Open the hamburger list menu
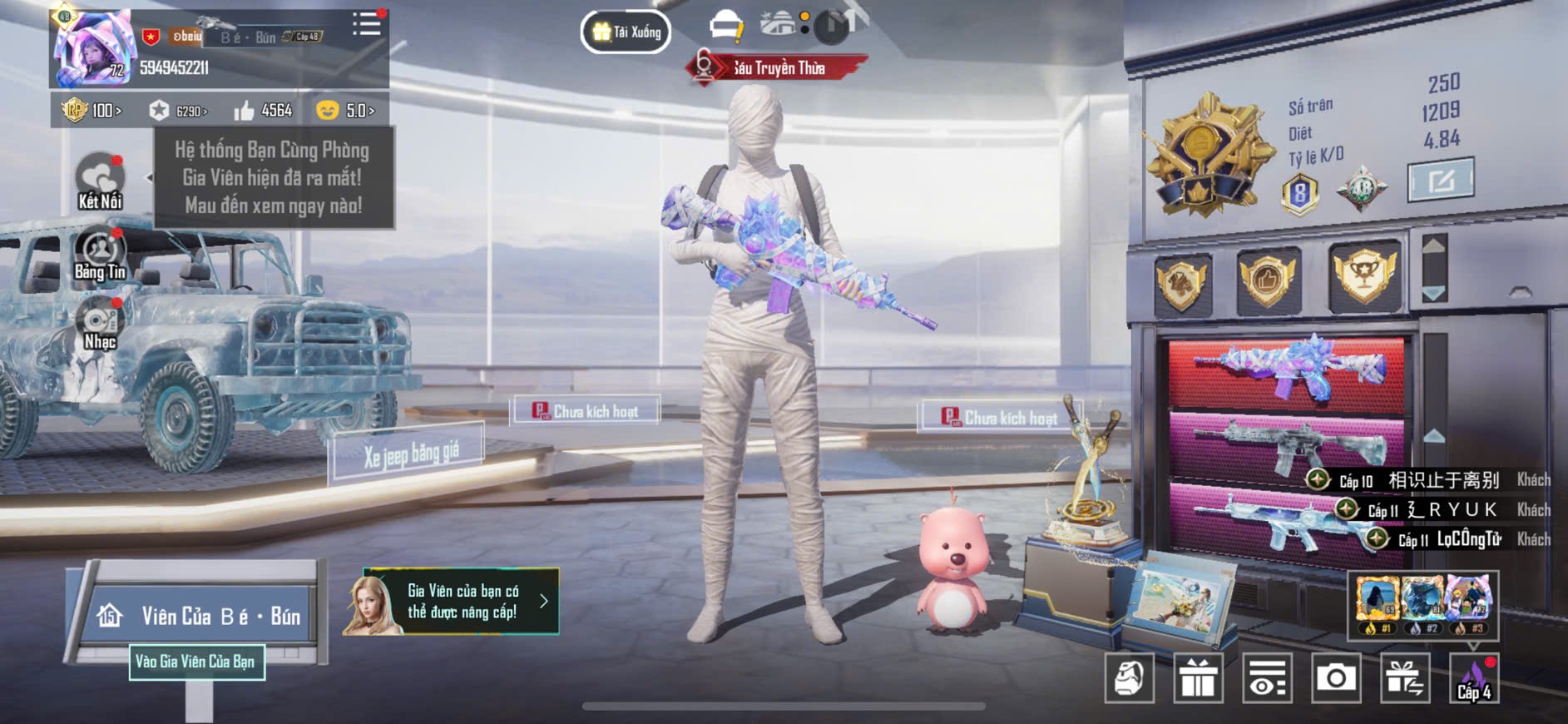This screenshot has width=1568, height=724. pyautogui.click(x=366, y=24)
